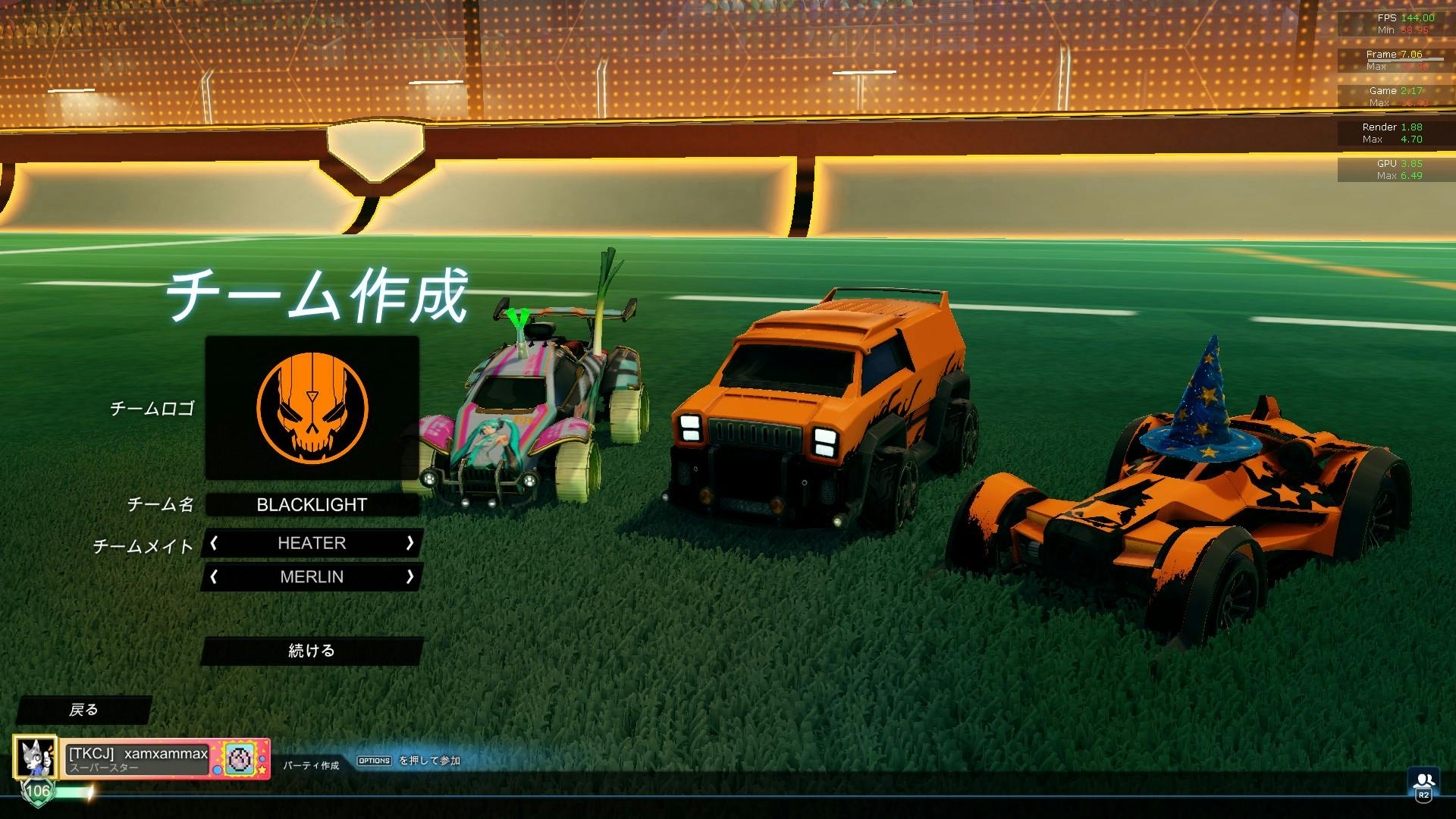Cycle HEATER teammate to previous option

(x=215, y=543)
